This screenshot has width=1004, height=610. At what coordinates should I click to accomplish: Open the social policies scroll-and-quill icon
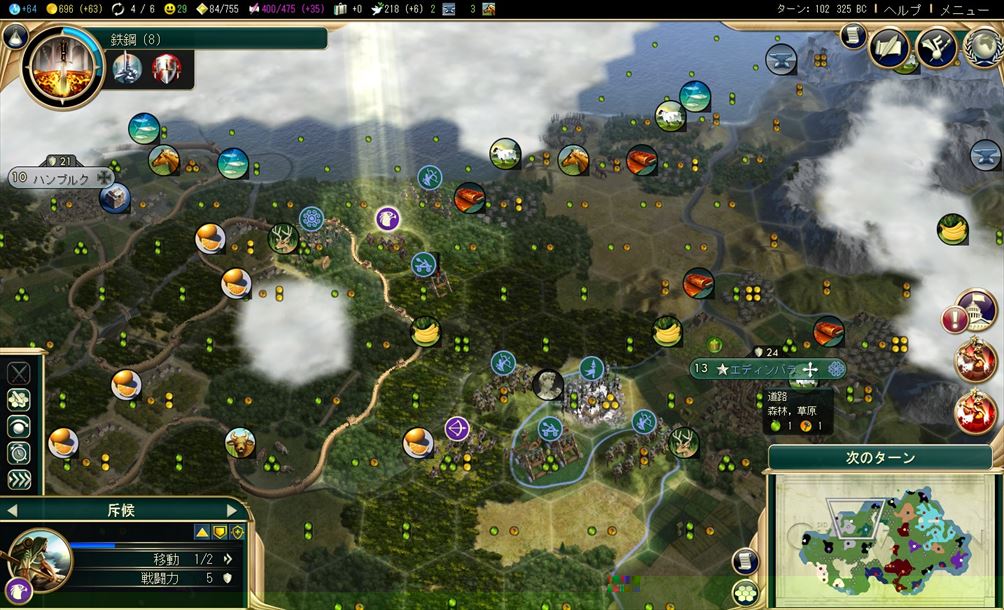coord(888,48)
